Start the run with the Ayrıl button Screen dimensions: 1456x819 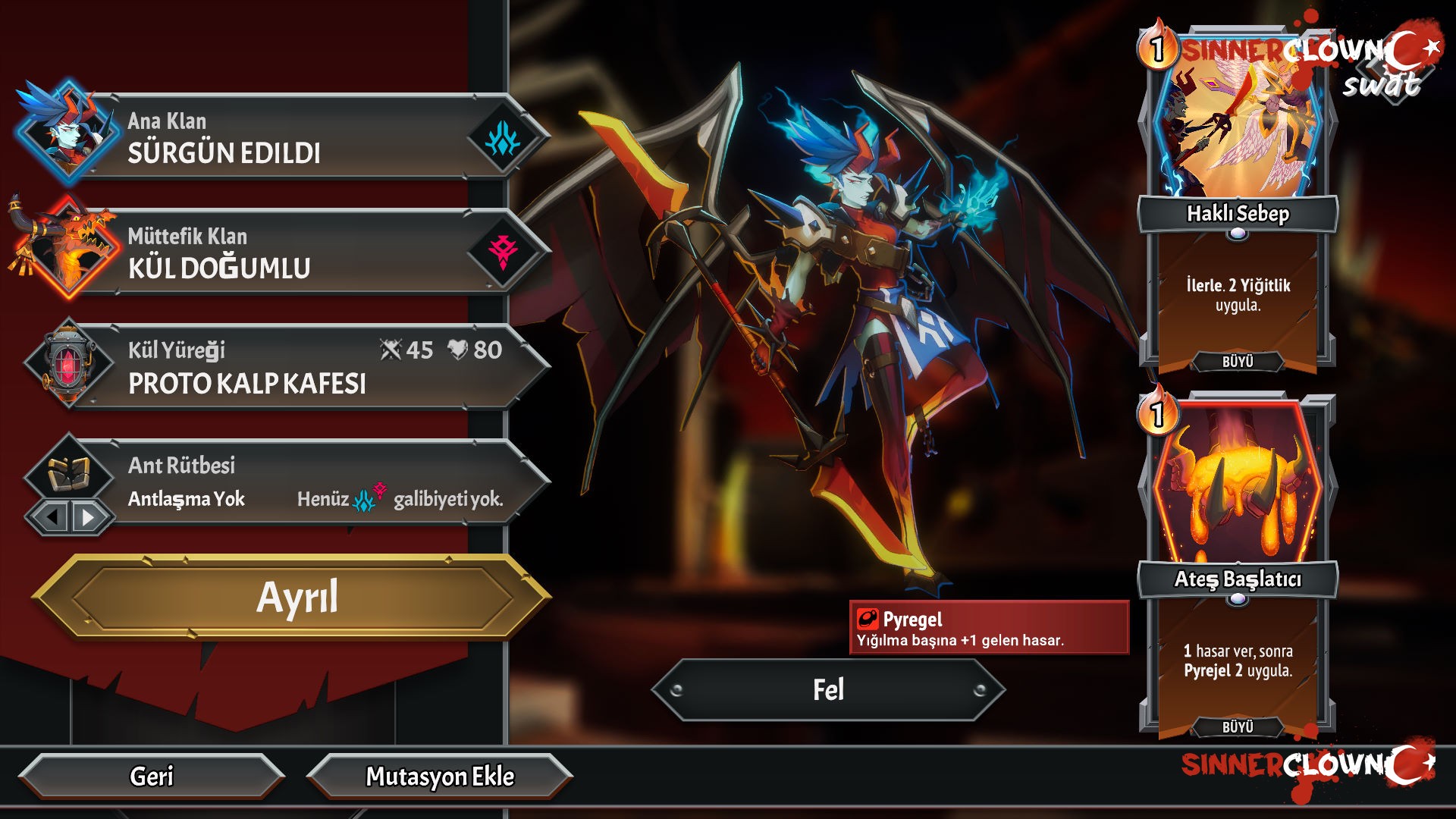(296, 598)
